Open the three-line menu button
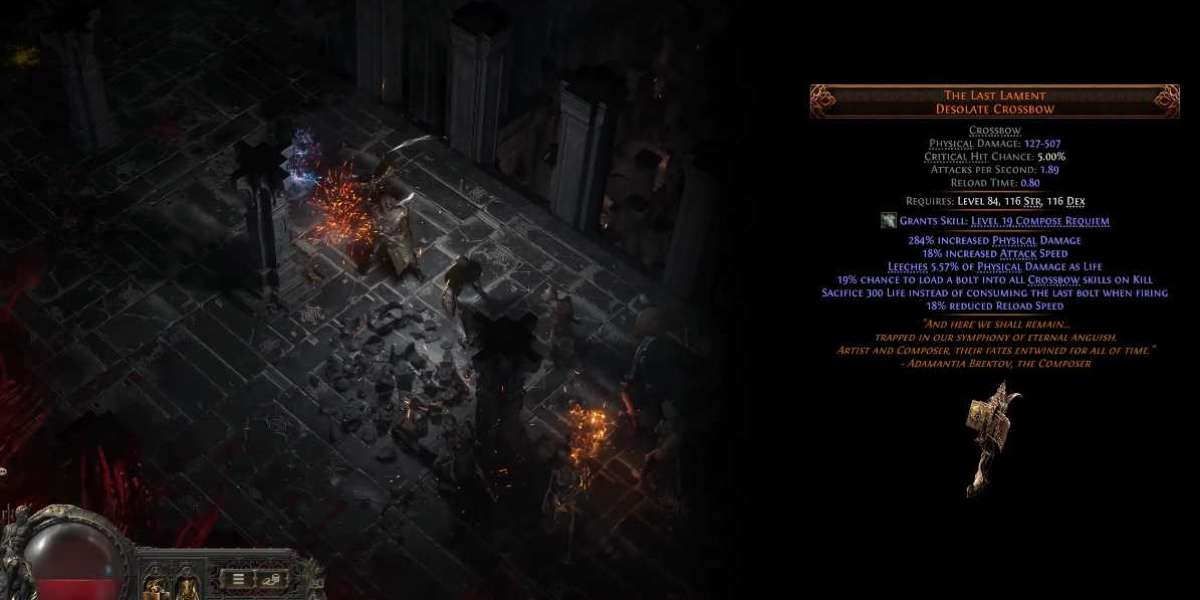Viewport: 1200px width, 600px height. pyautogui.click(x=240, y=577)
